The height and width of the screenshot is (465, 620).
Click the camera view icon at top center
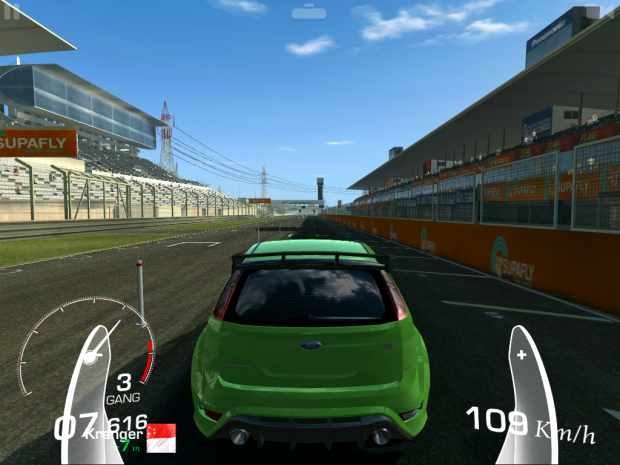coord(309,13)
